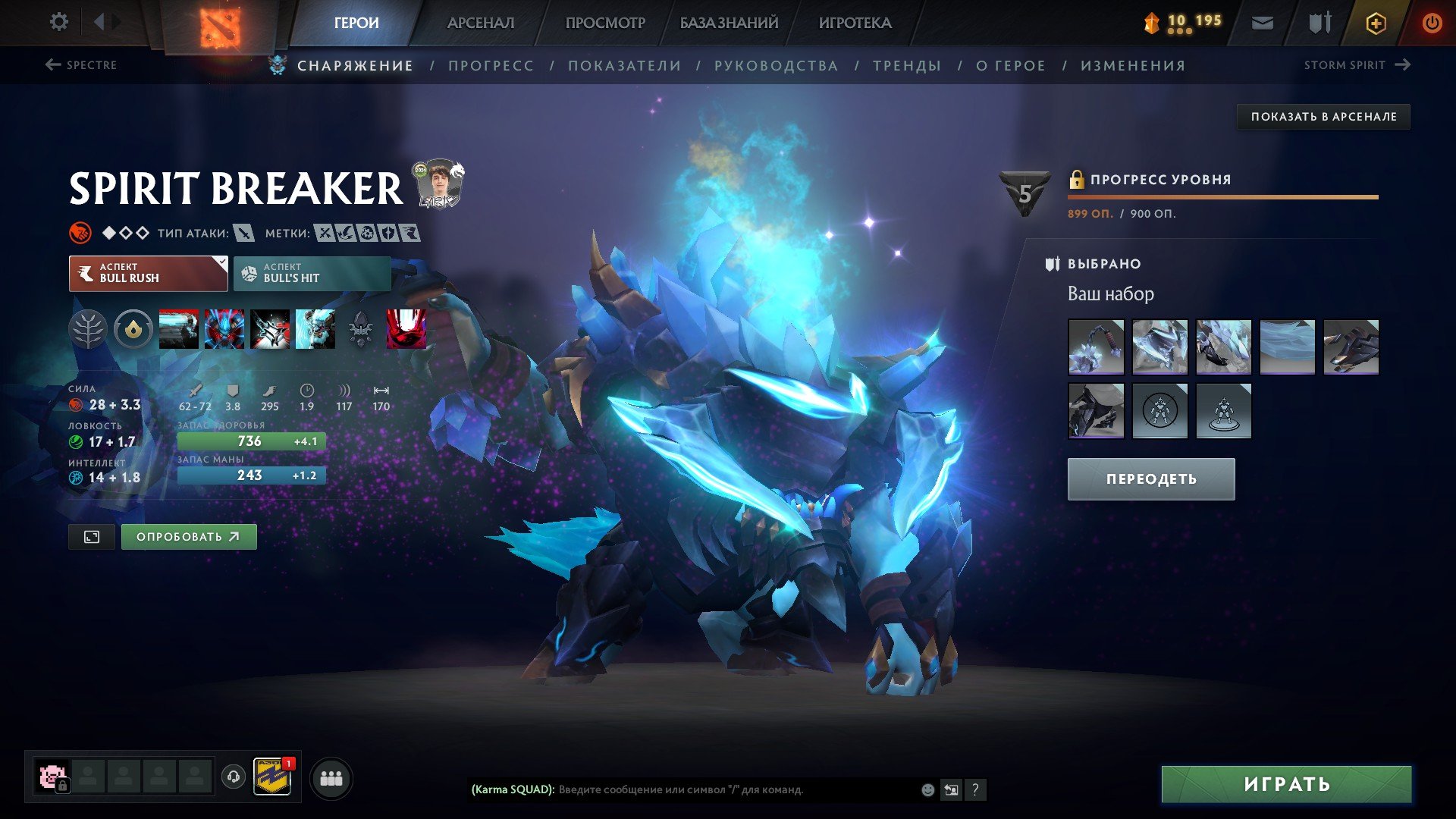The width and height of the screenshot is (1456, 819).
Task: Select the first thumbnail in Ваш набор
Action: click(x=1097, y=347)
